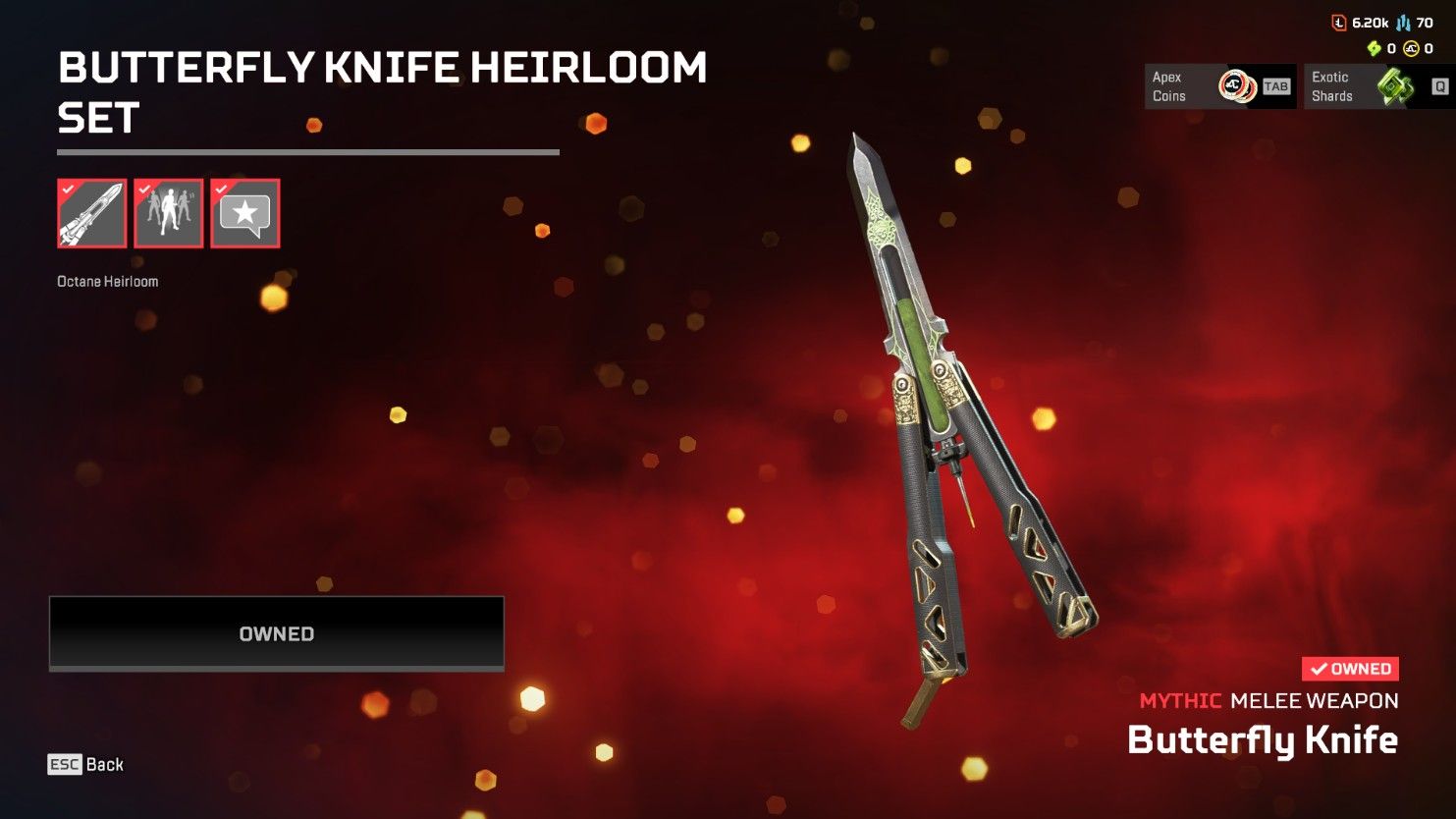The image size is (1456, 819).
Task: Click the red checkmark on the weapon thumbnail
Action: 66,189
